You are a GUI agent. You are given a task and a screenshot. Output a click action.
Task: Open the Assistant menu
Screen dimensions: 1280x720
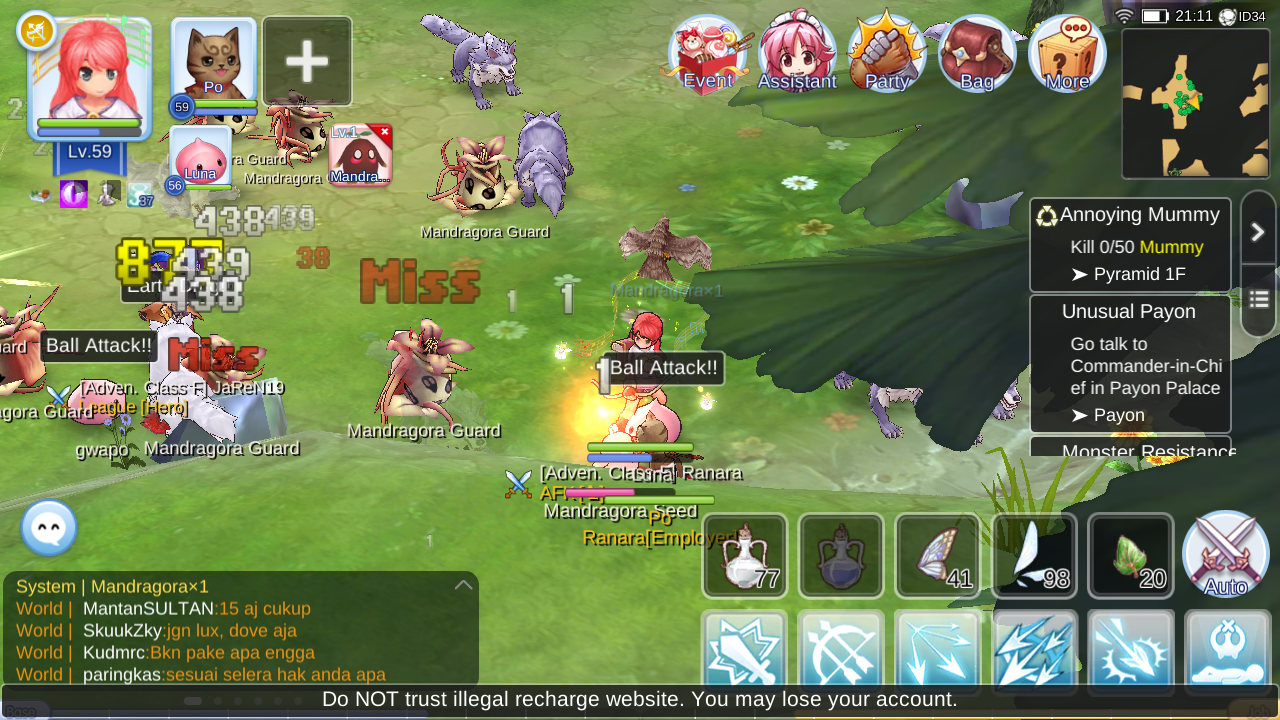[x=797, y=50]
